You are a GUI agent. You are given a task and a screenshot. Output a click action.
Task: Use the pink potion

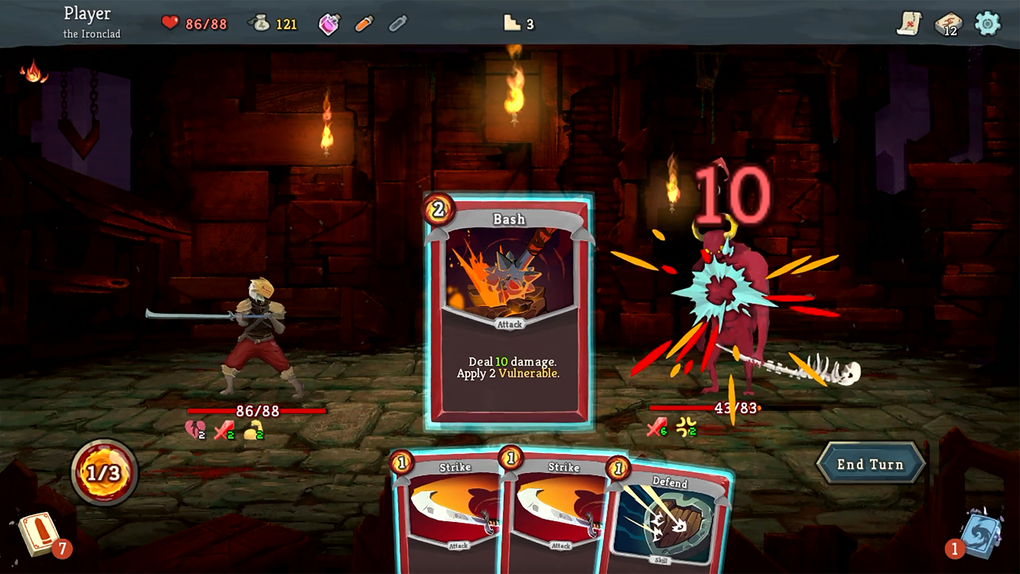pyautogui.click(x=329, y=23)
